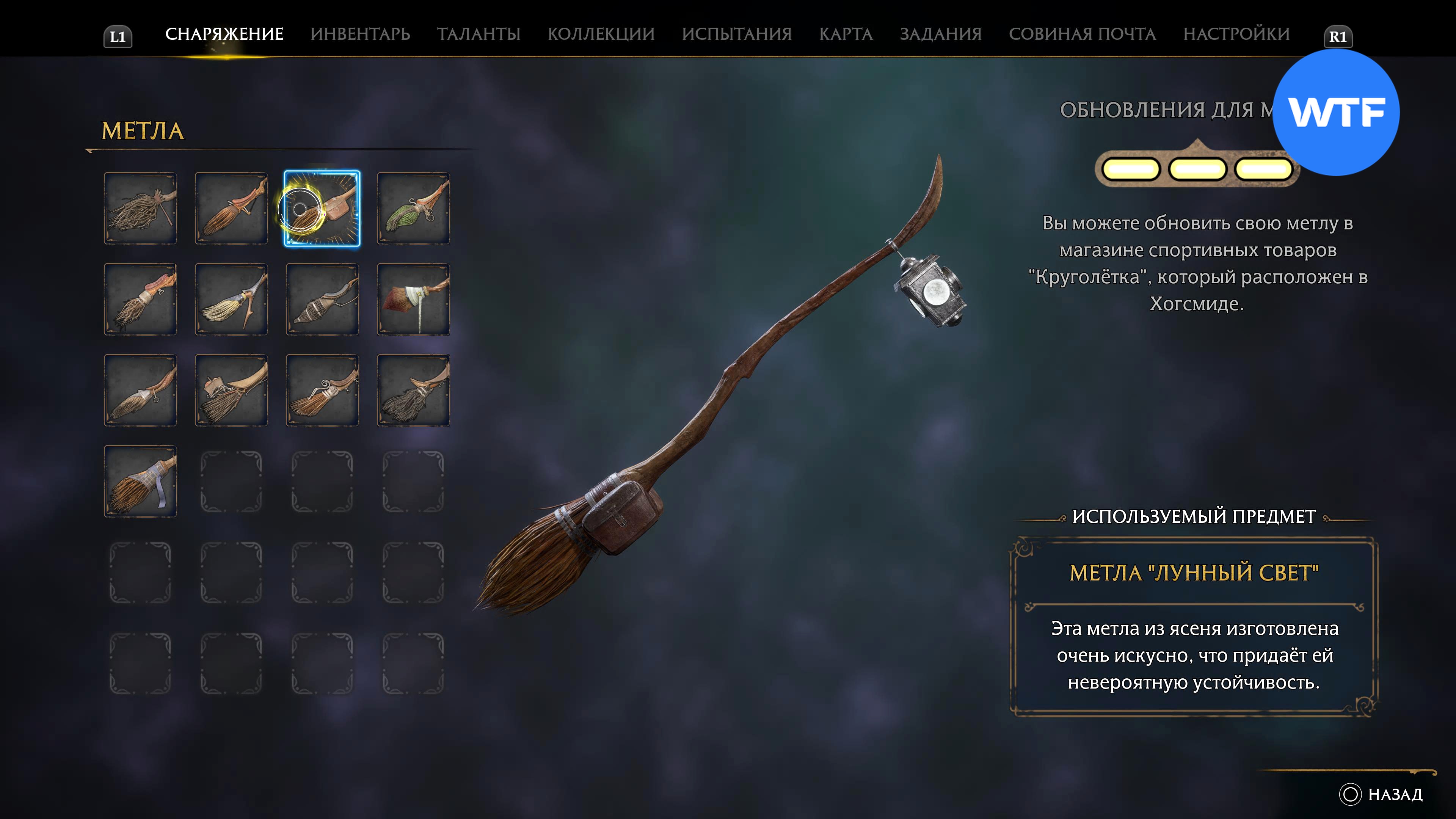Switch to the ИНВЕНТАРЬ tab

point(360,34)
